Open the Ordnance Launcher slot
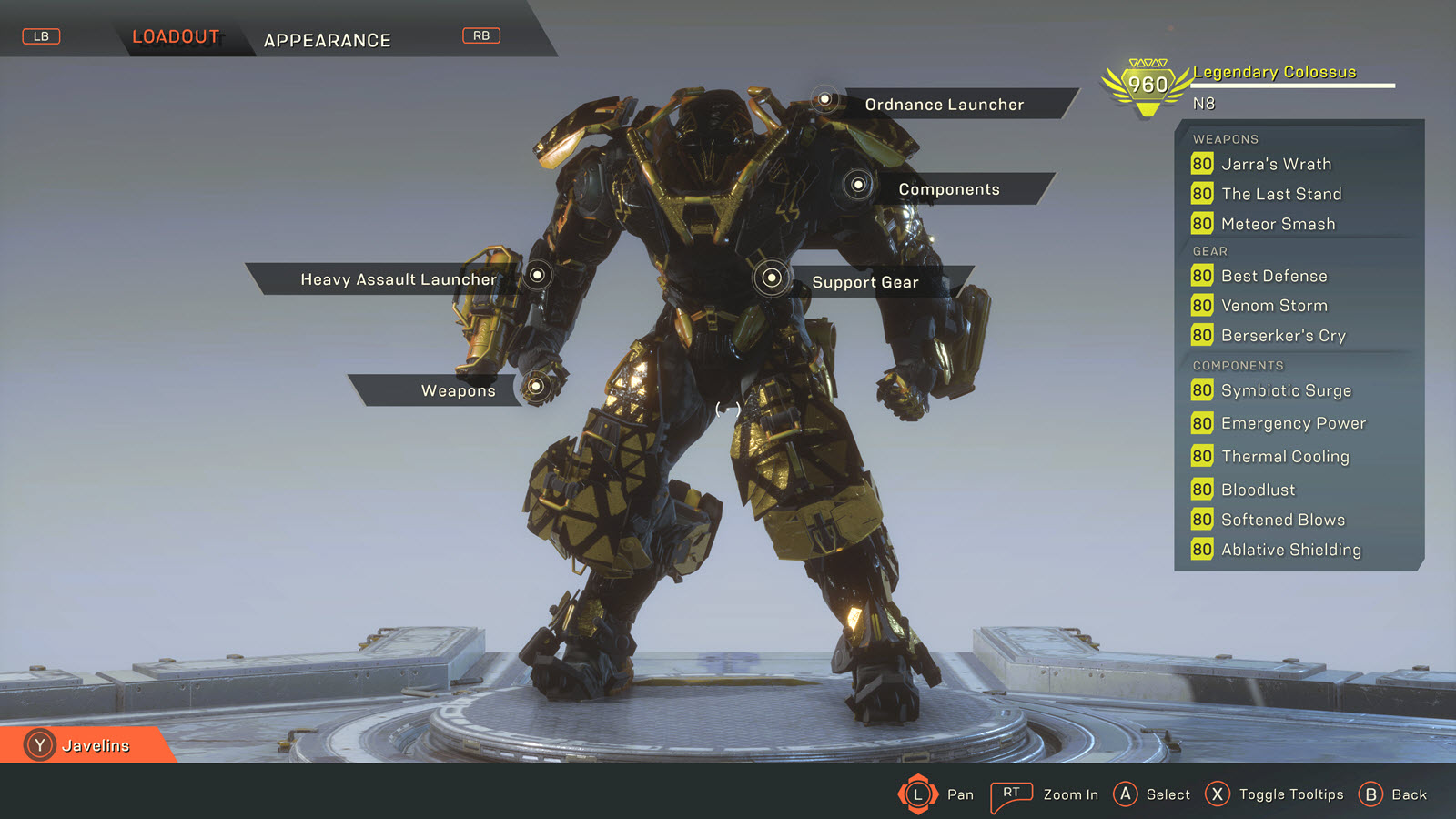1456x819 pixels. coord(944,105)
